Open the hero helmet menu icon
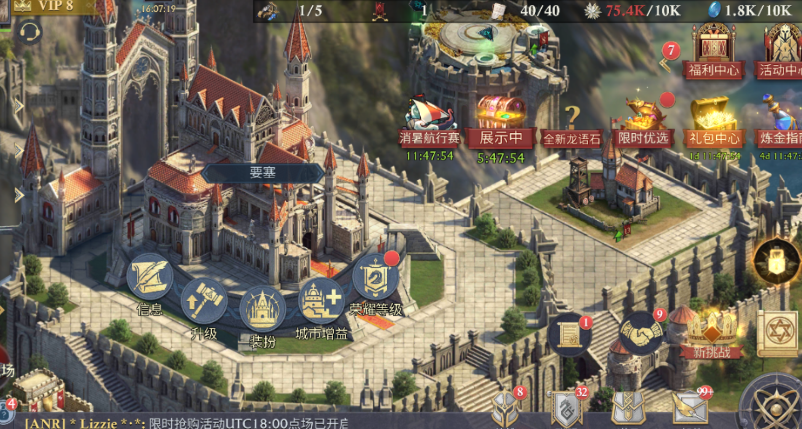Viewport: 802px width, 429px height. pos(504,408)
